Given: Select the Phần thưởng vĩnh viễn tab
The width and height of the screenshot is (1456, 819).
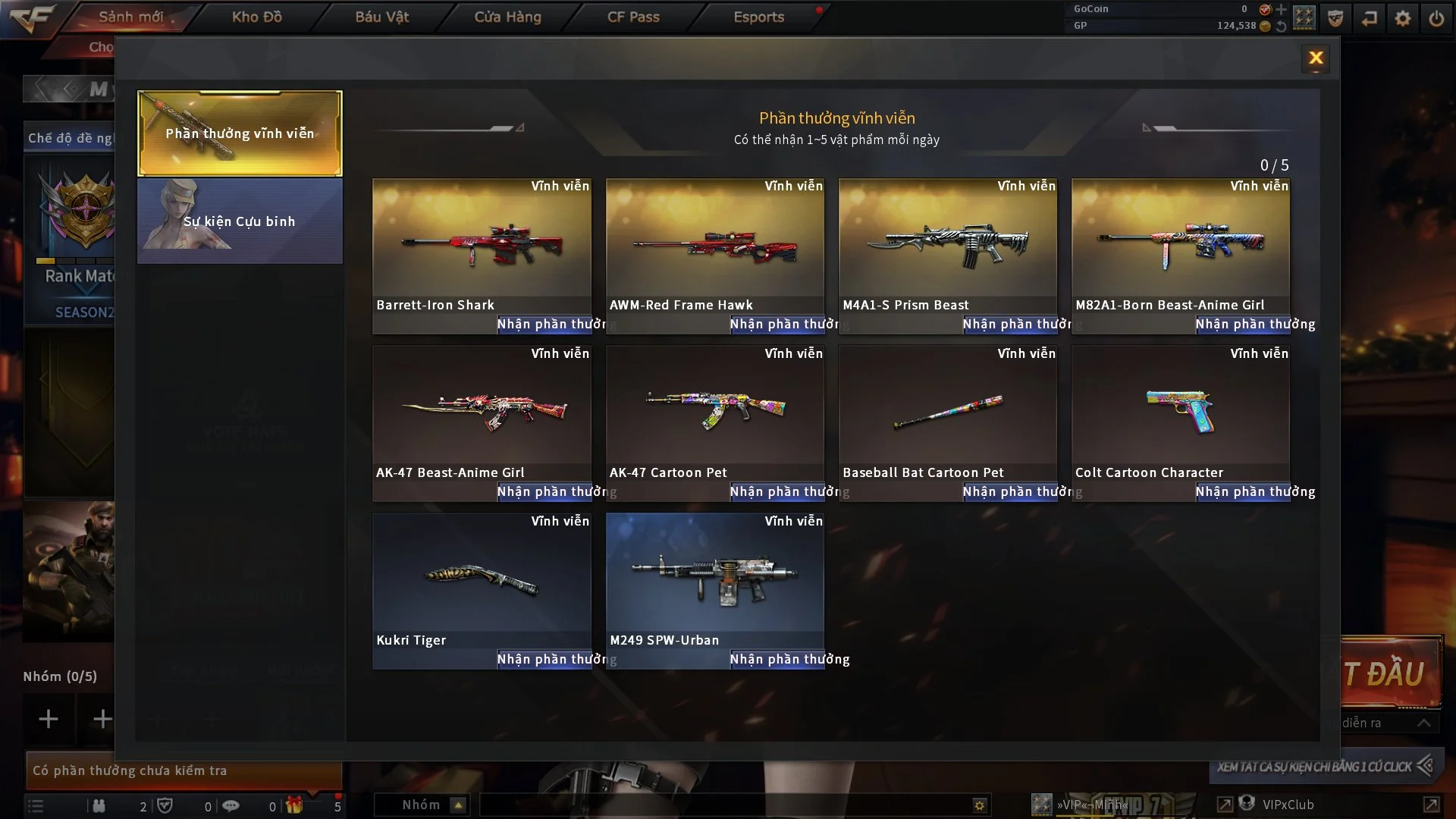Looking at the screenshot, I should [x=240, y=133].
